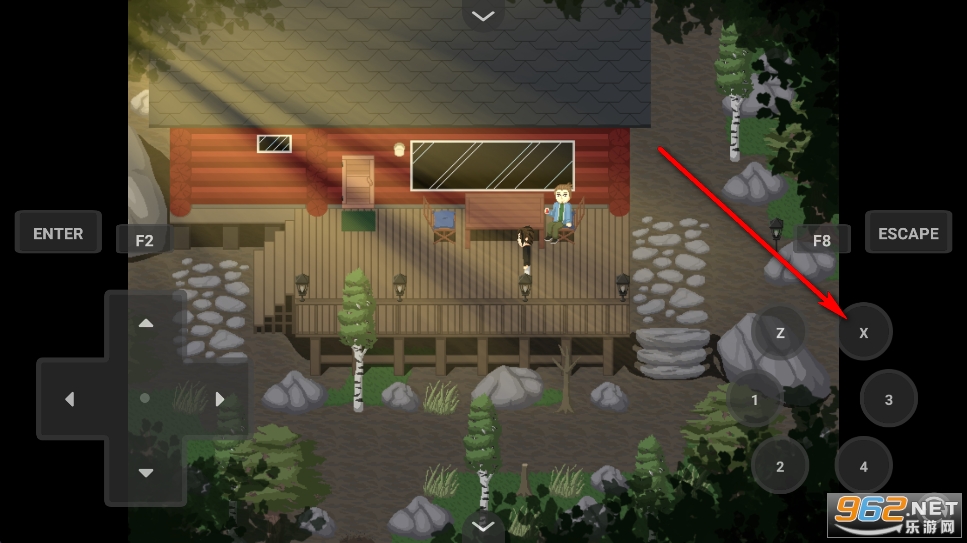Move up with the D-pad up arrow

click(x=146, y=323)
